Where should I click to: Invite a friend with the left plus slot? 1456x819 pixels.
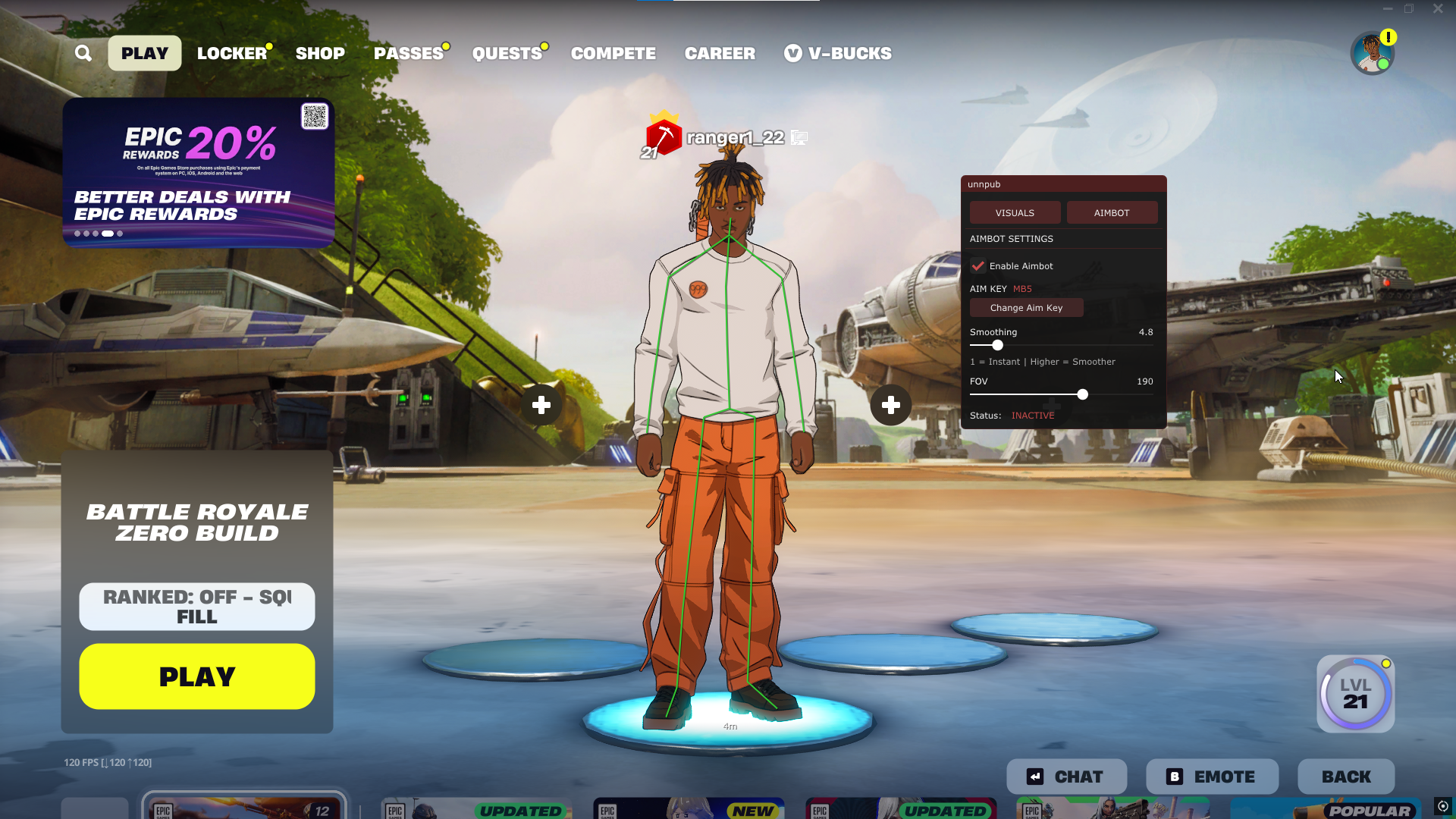tap(541, 405)
